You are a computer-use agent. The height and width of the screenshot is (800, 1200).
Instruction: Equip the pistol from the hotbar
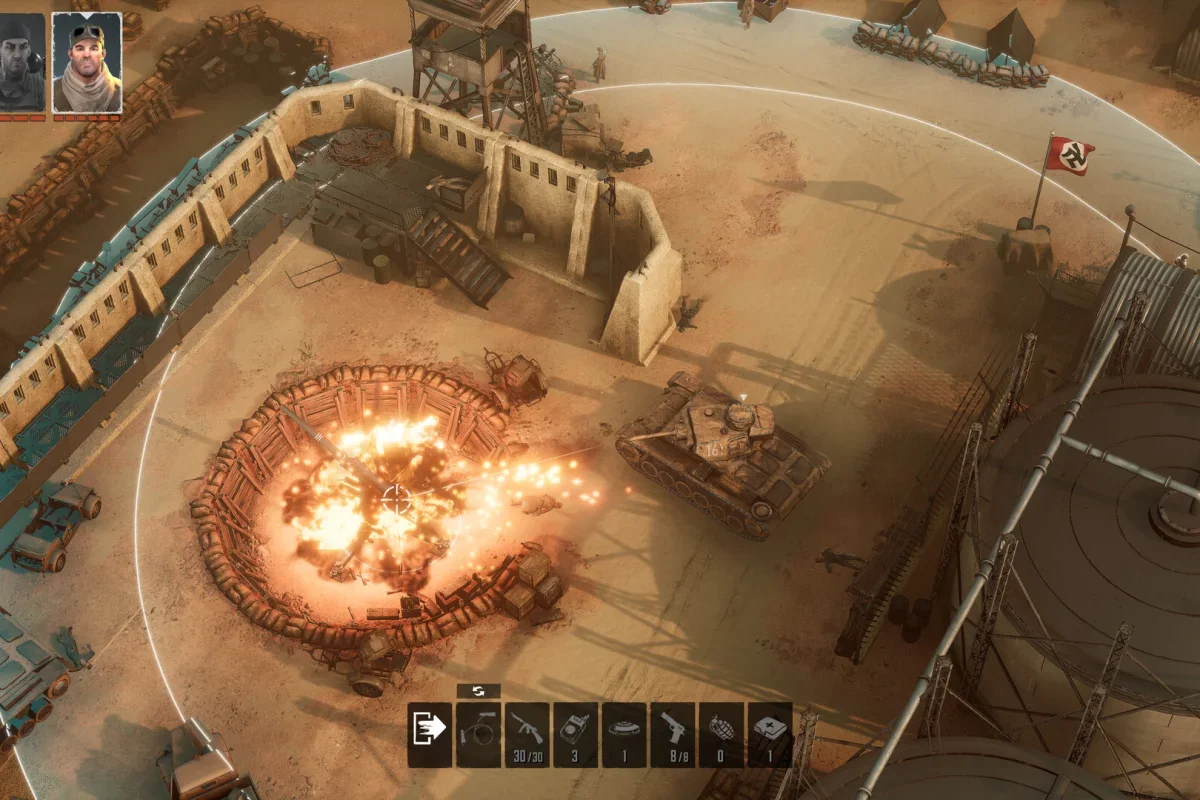coord(673,734)
